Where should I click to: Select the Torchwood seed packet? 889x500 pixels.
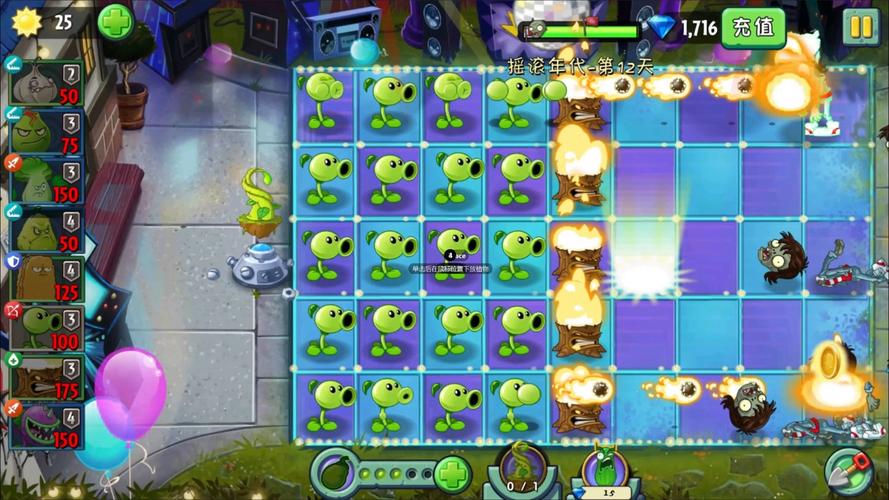click(x=45, y=377)
